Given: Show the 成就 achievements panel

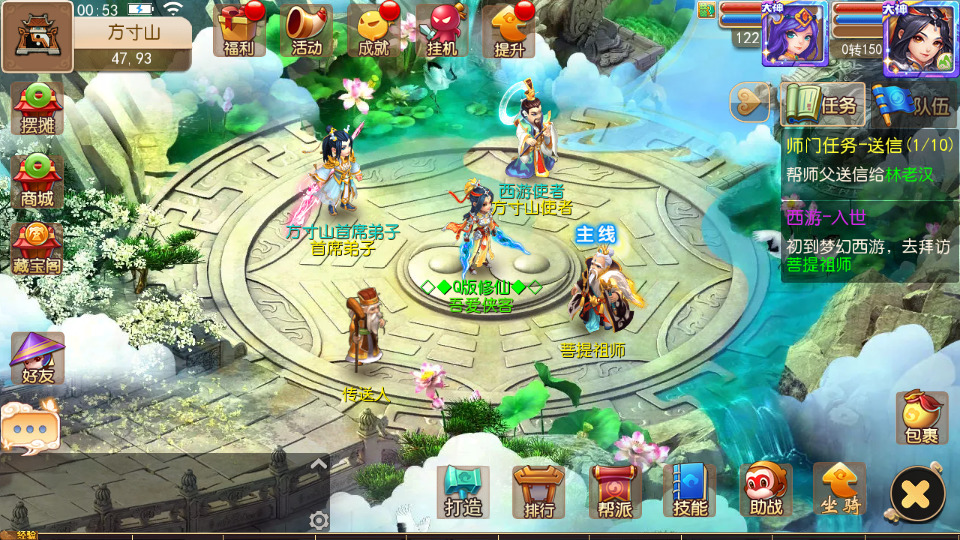Looking at the screenshot, I should coord(374,30).
